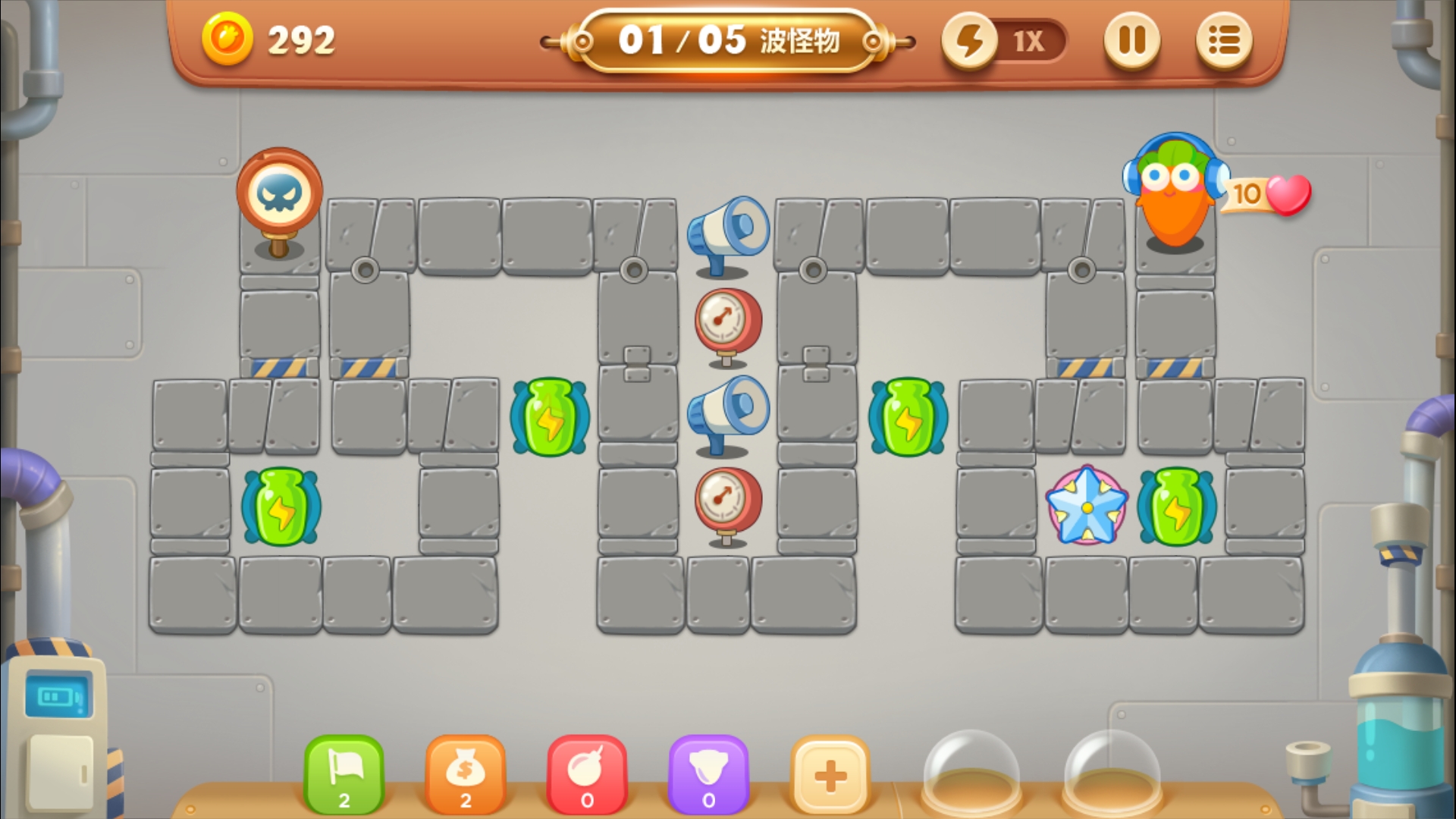This screenshot has width=1456, height=819.
Task: Toggle the 1X game speed
Action: click(1005, 41)
